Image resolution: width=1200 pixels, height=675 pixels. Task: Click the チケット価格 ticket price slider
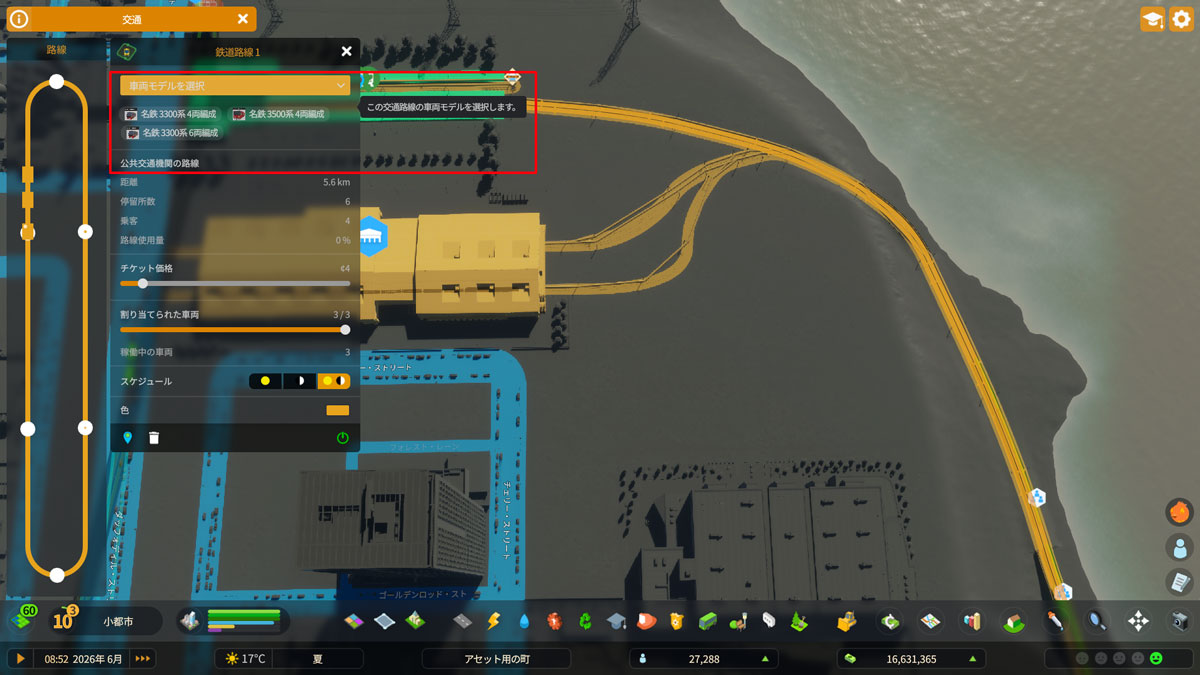coord(143,283)
